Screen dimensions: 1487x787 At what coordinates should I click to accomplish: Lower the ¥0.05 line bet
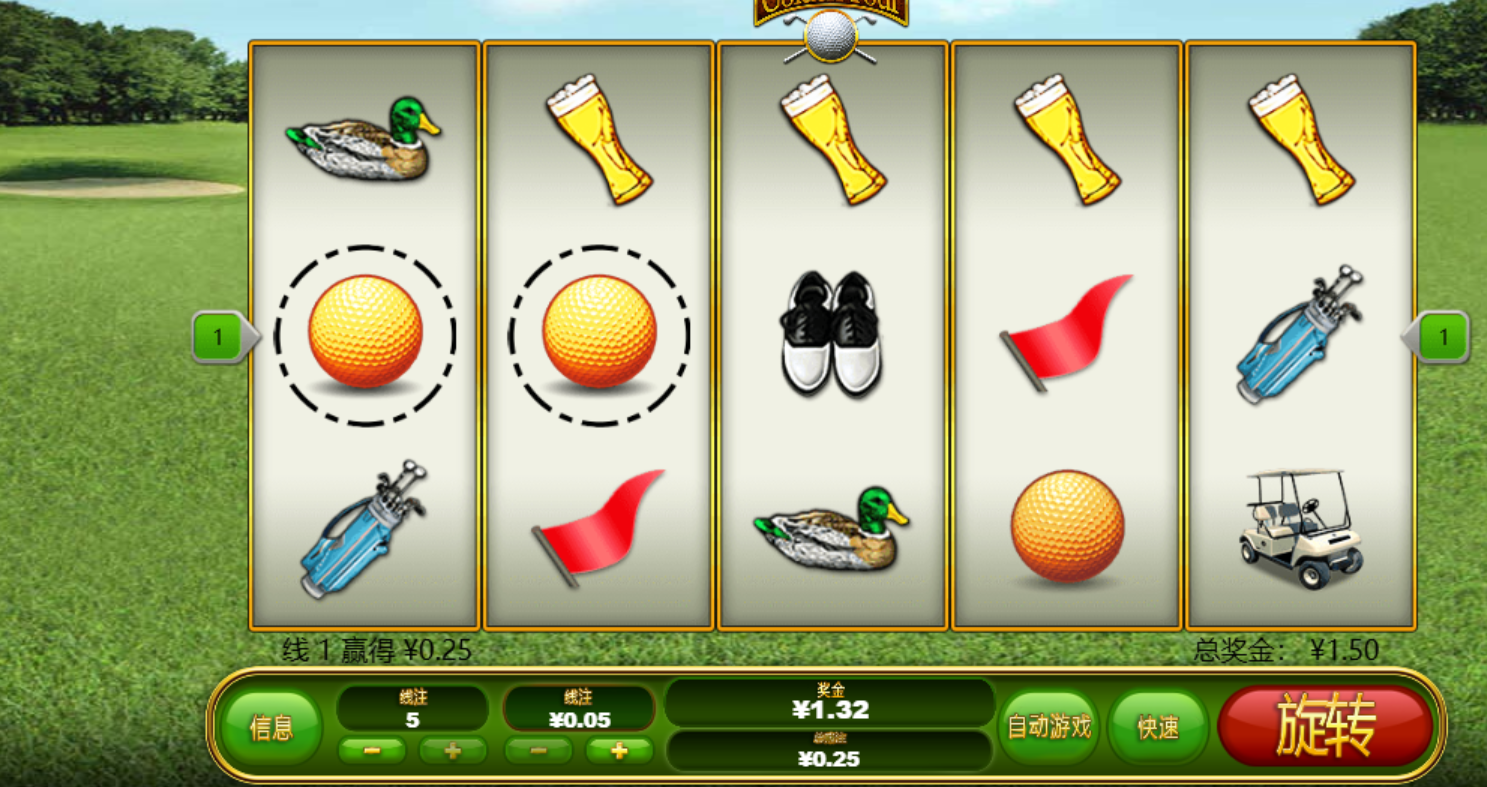tap(538, 751)
